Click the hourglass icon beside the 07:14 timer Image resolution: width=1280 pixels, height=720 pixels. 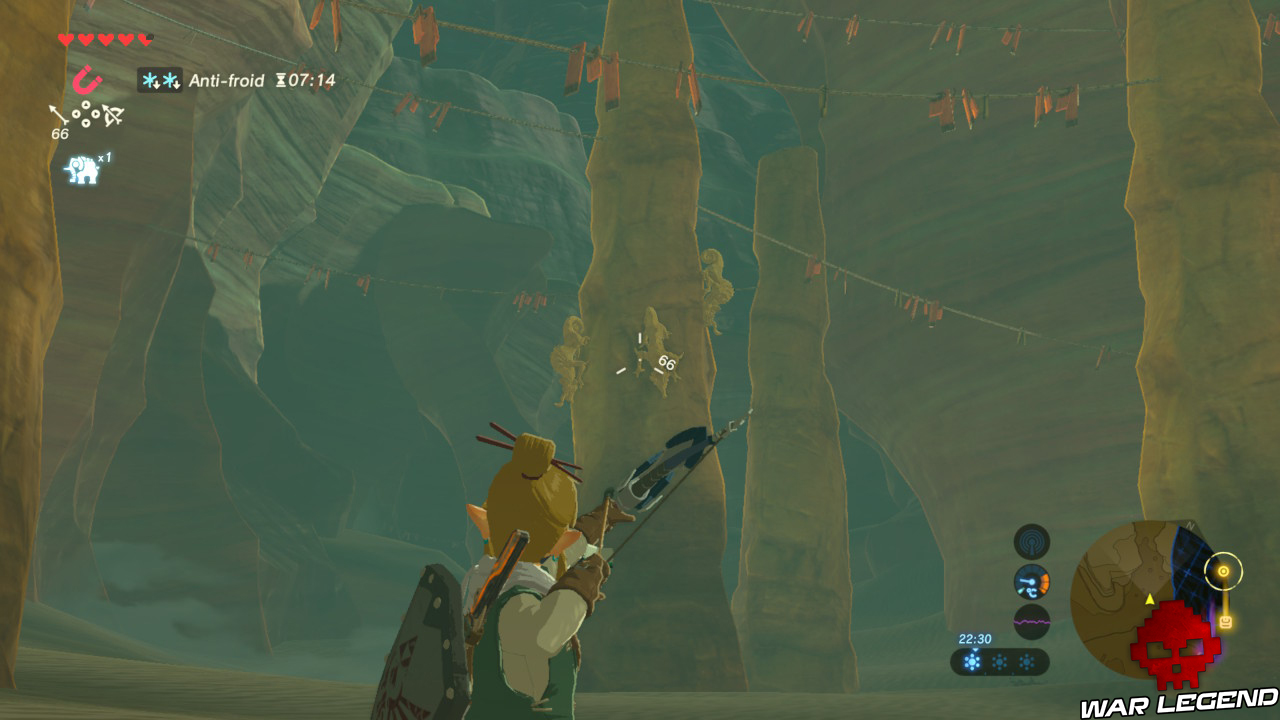pyautogui.click(x=280, y=81)
